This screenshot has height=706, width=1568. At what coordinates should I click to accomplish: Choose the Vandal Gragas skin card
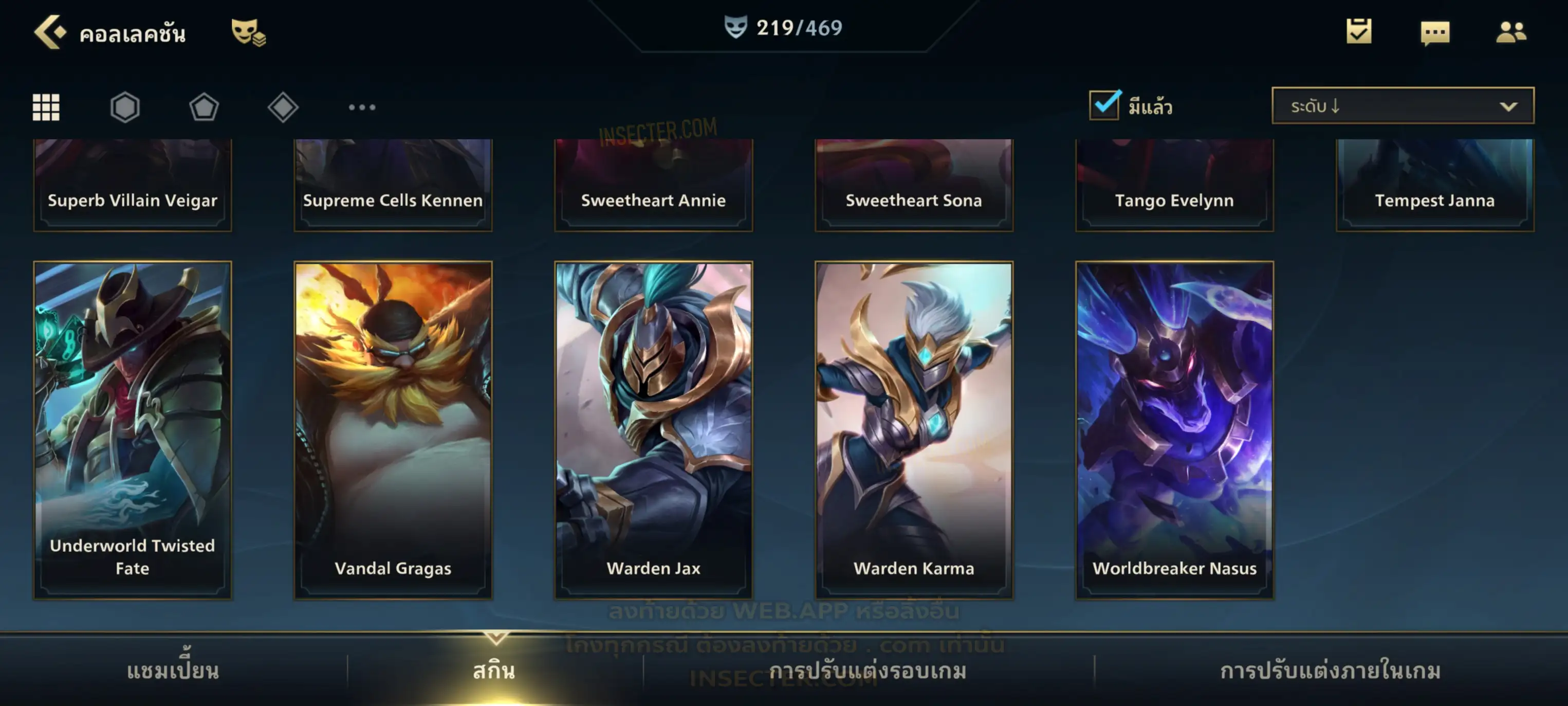(393, 429)
